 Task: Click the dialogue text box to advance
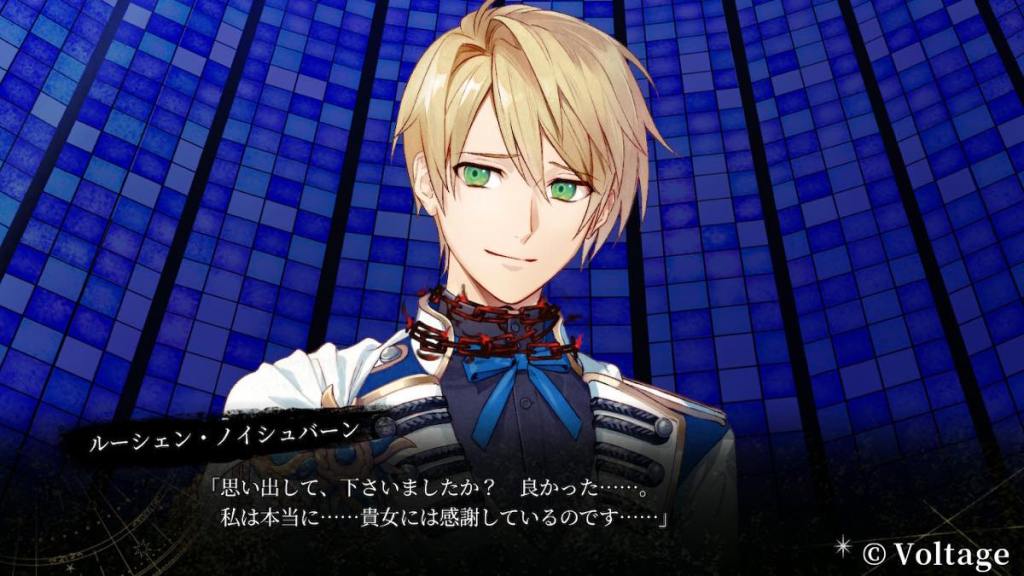tap(440, 505)
